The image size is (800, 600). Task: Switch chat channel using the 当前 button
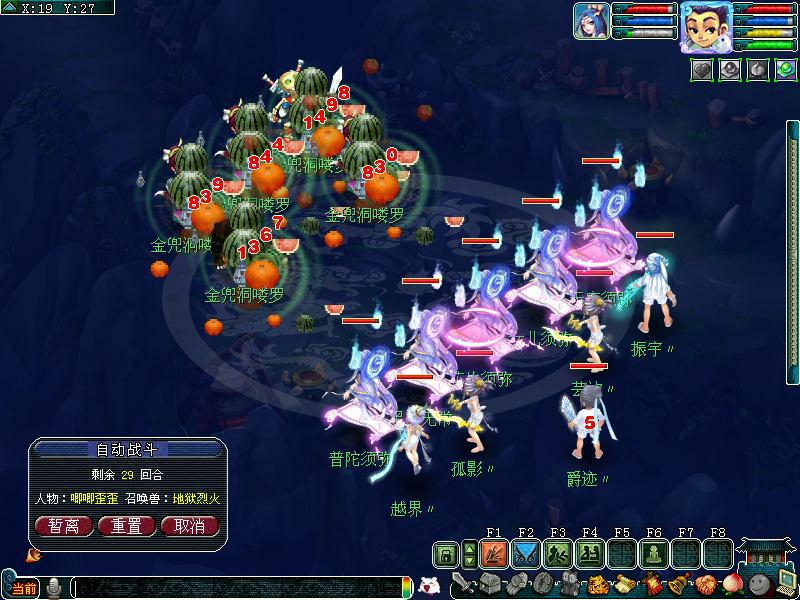(x=22, y=588)
